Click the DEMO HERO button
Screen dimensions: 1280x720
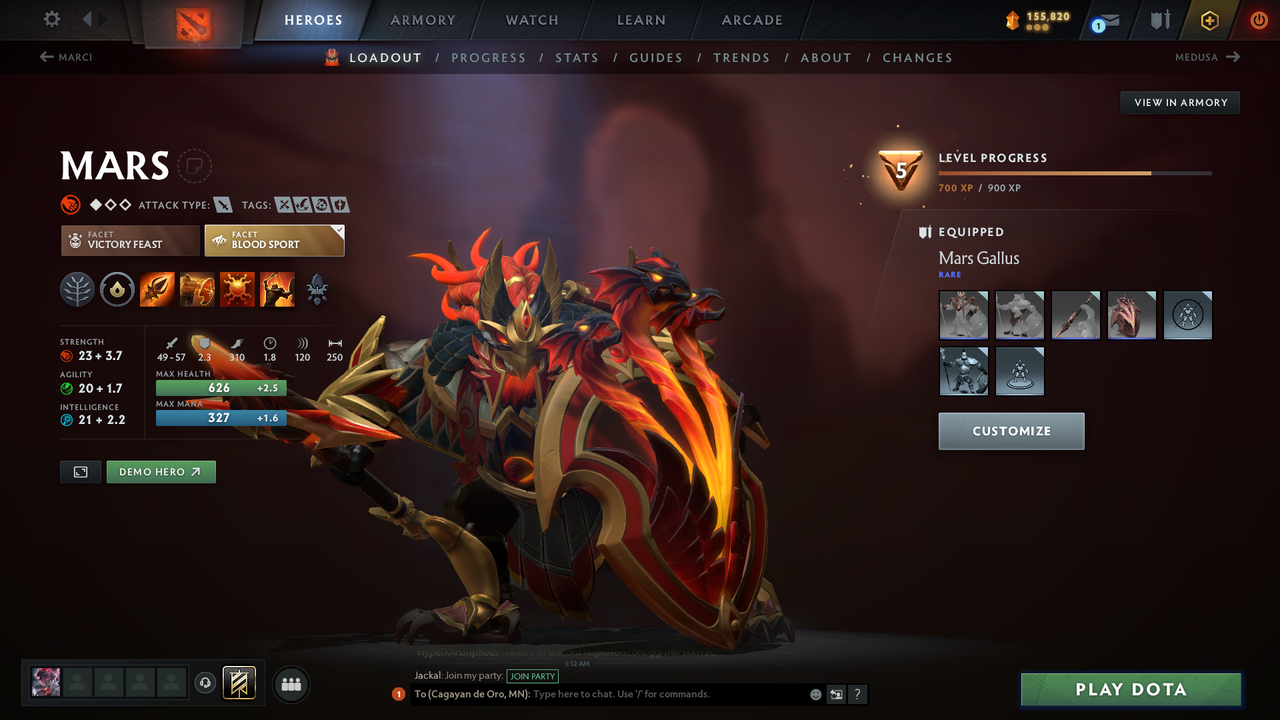pyautogui.click(x=160, y=471)
